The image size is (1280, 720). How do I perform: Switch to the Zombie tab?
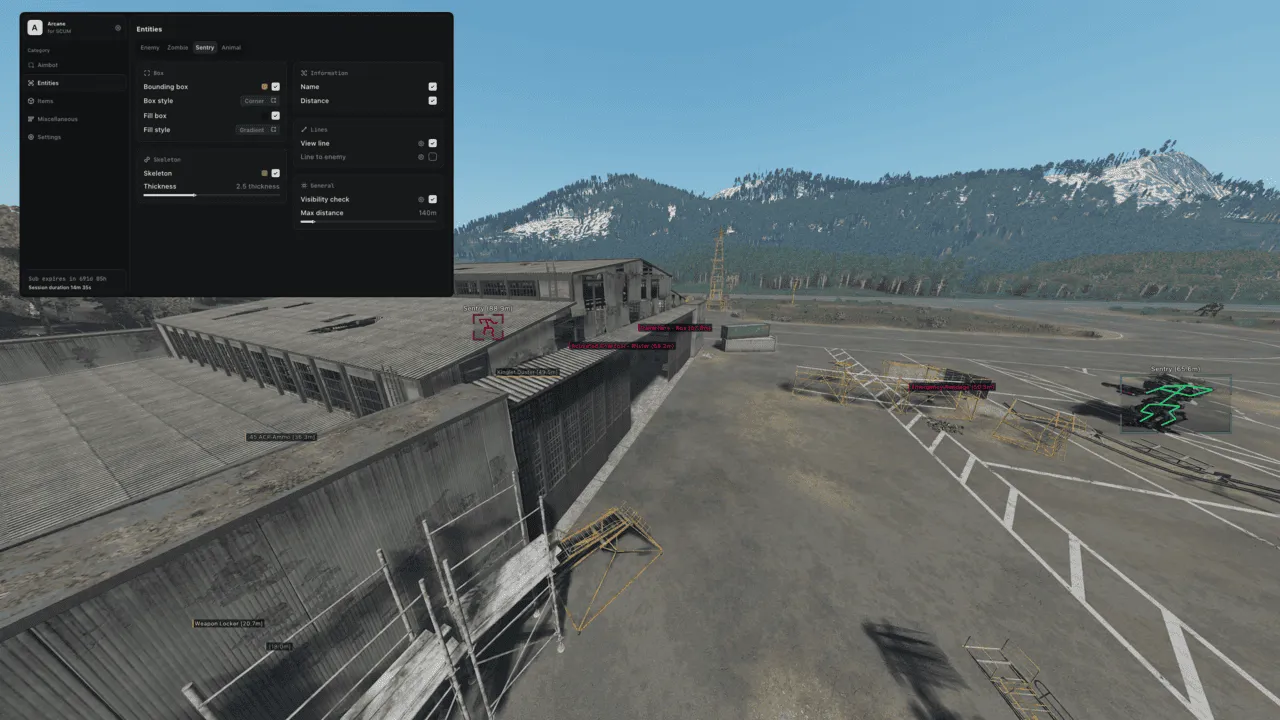(177, 47)
